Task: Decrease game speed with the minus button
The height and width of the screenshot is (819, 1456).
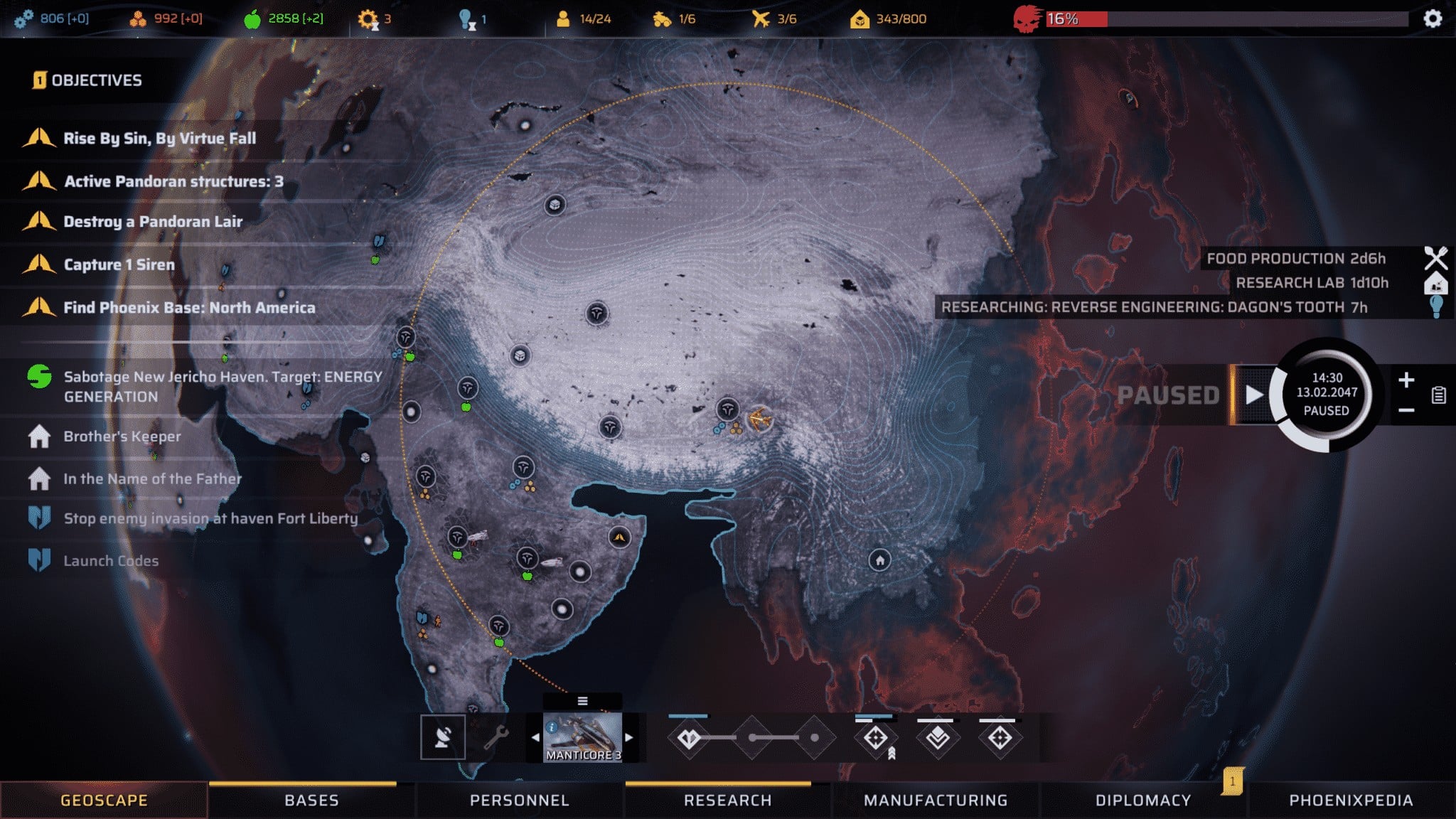Action: (x=1406, y=410)
